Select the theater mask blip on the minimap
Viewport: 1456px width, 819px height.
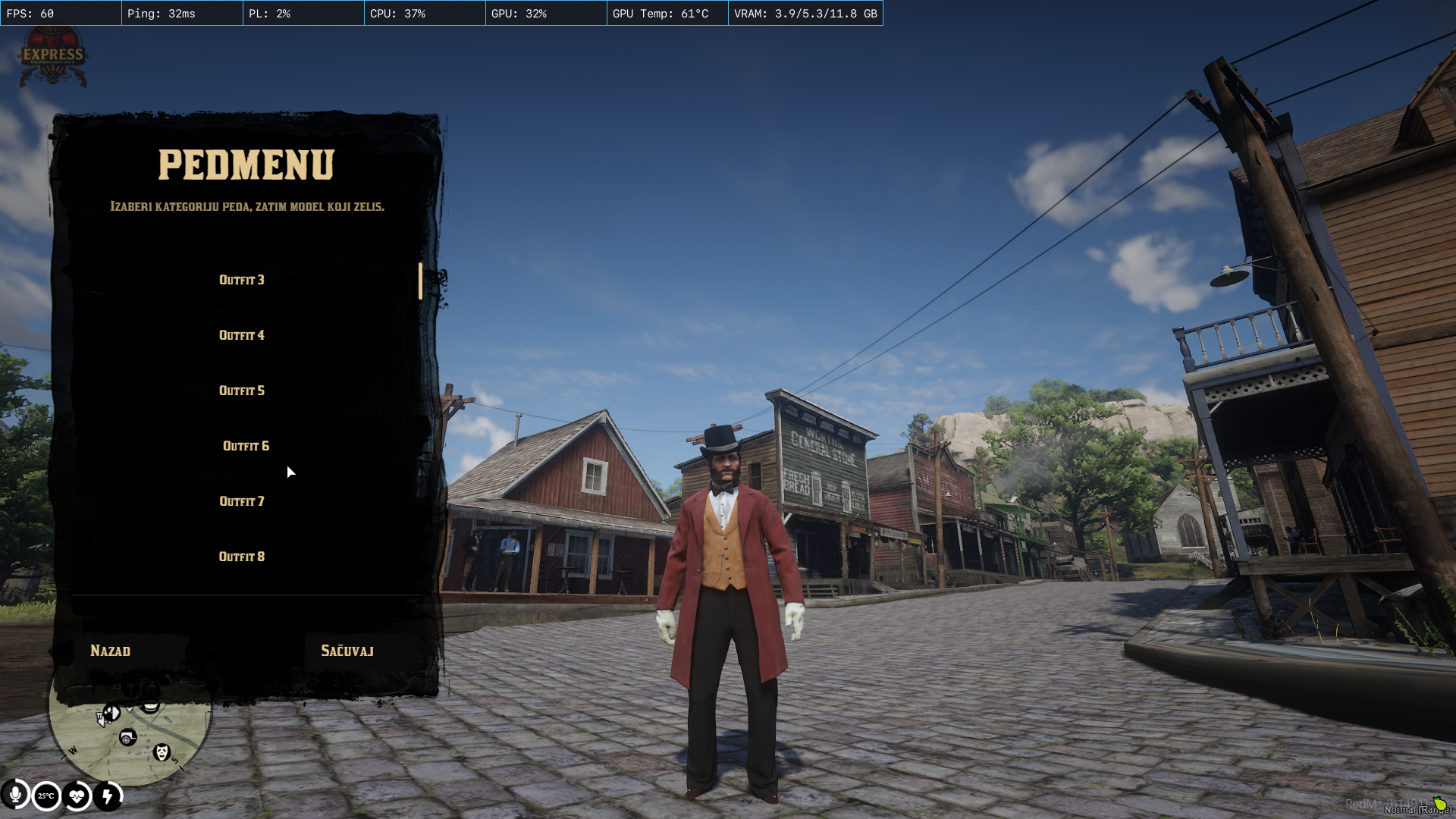pyautogui.click(x=162, y=753)
